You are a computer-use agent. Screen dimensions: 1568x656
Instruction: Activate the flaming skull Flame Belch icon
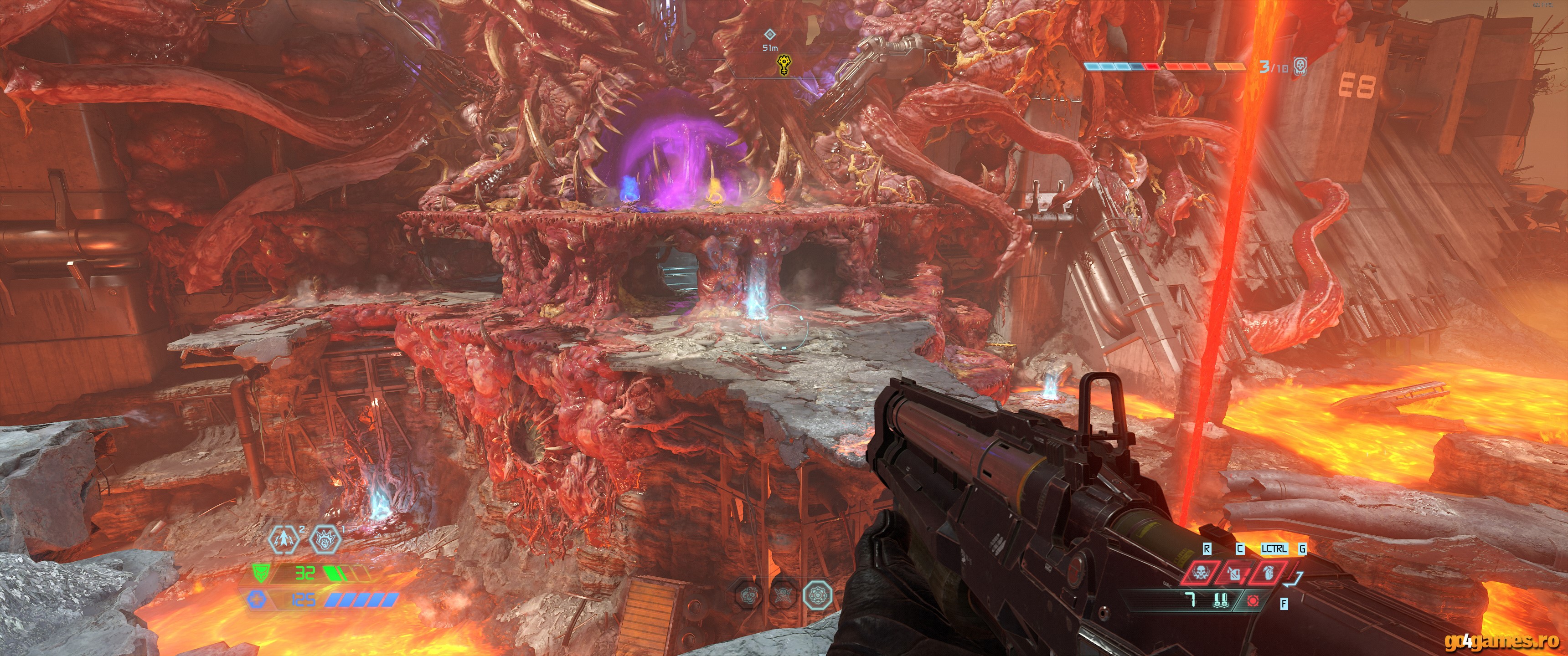click(1202, 573)
